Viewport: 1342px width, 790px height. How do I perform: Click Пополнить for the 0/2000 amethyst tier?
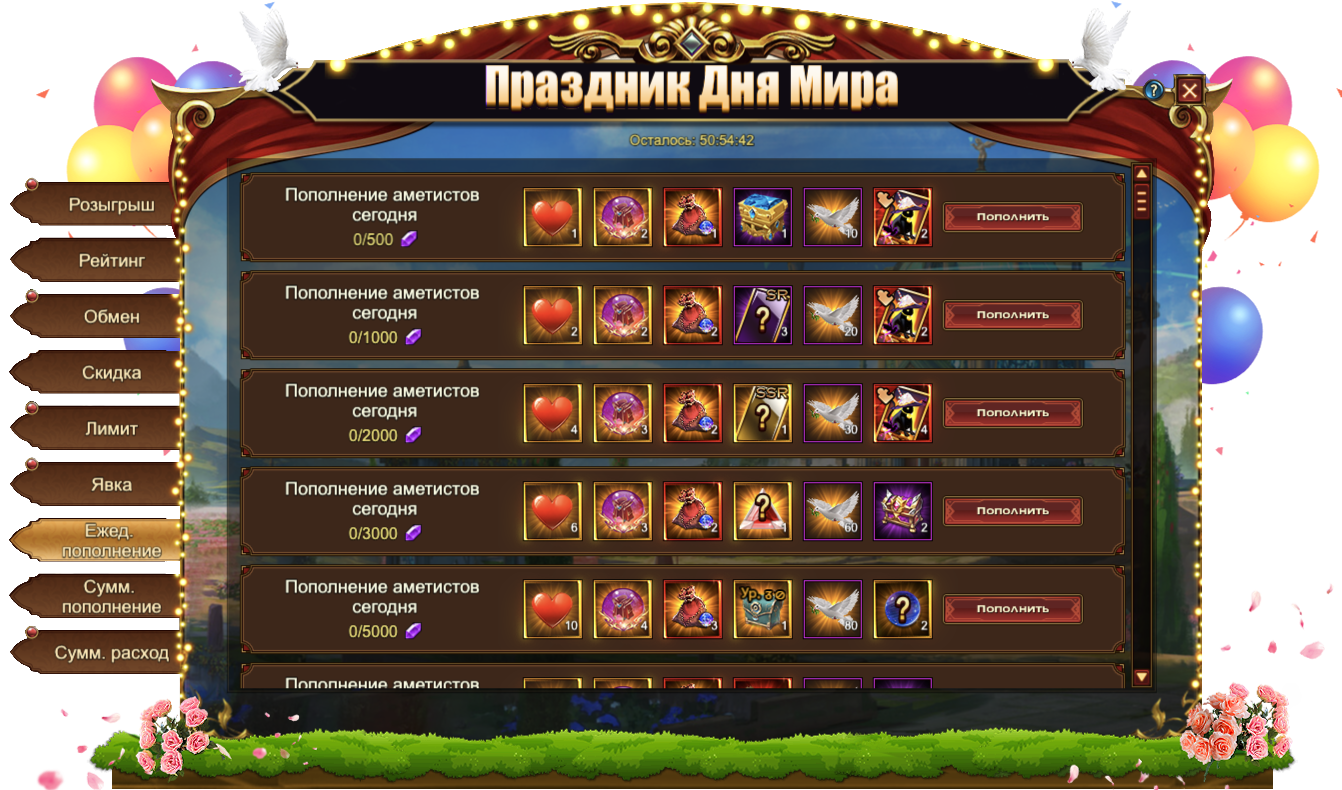[1012, 413]
